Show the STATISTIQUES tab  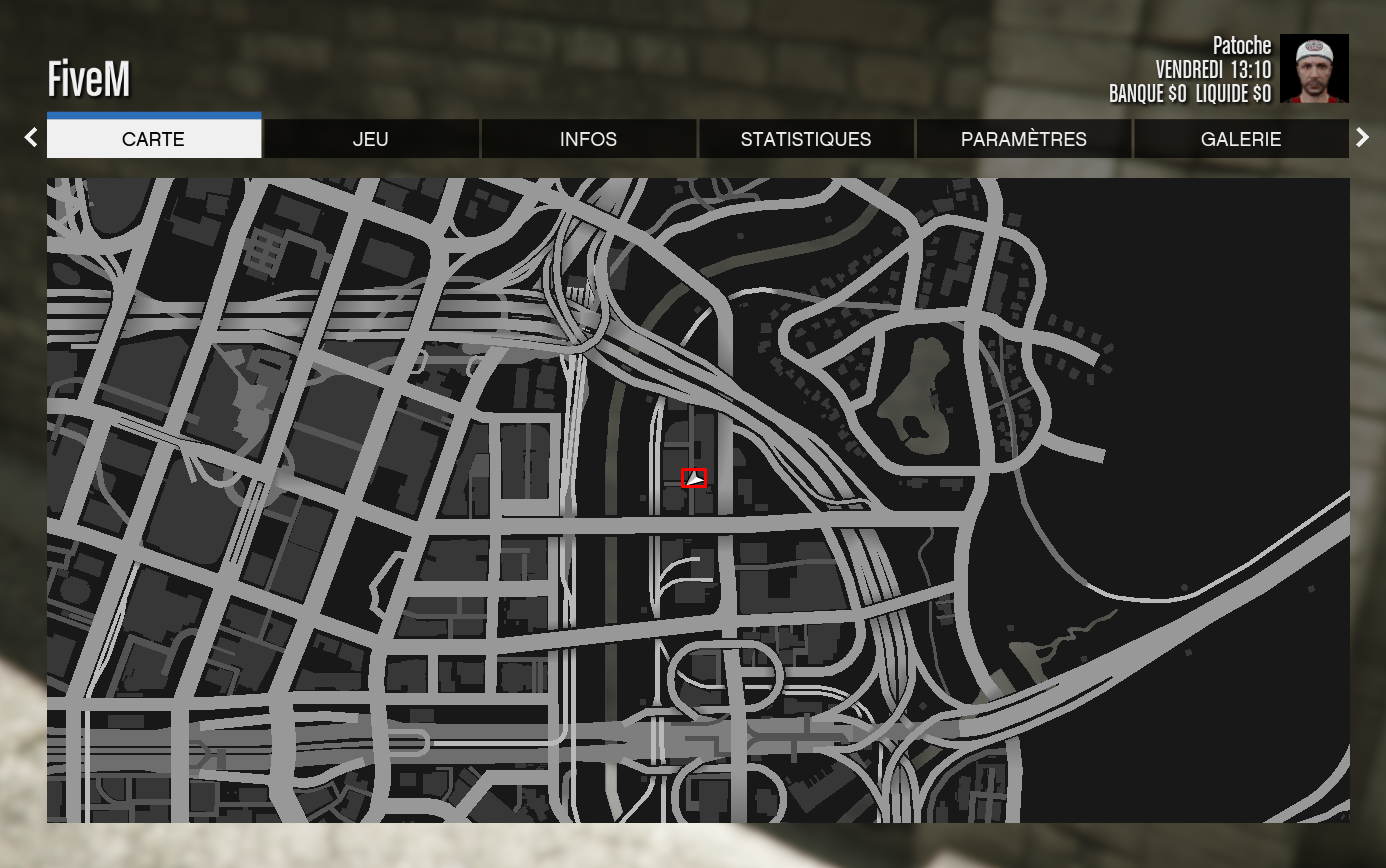[x=806, y=139]
